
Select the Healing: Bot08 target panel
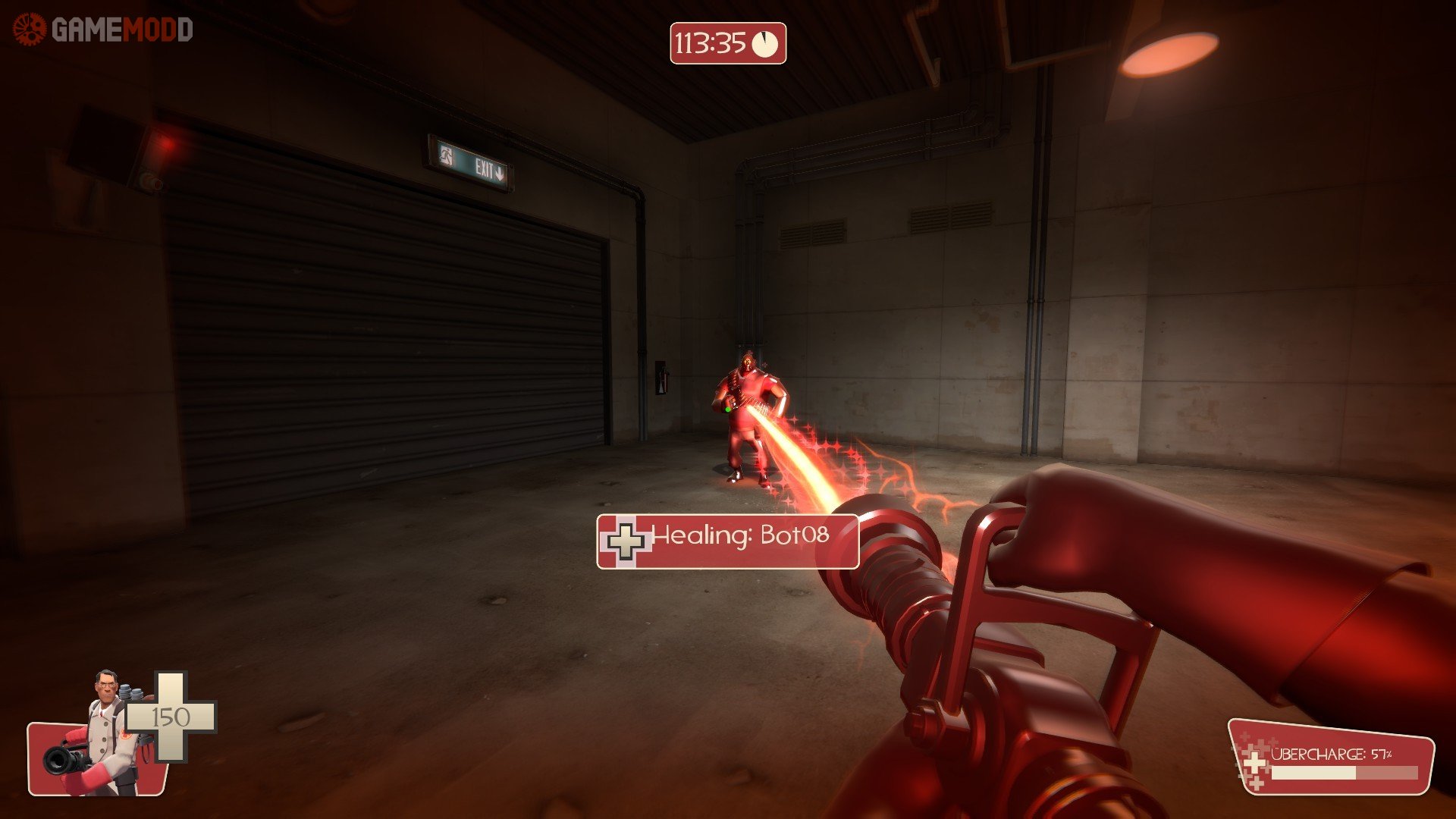[727, 541]
